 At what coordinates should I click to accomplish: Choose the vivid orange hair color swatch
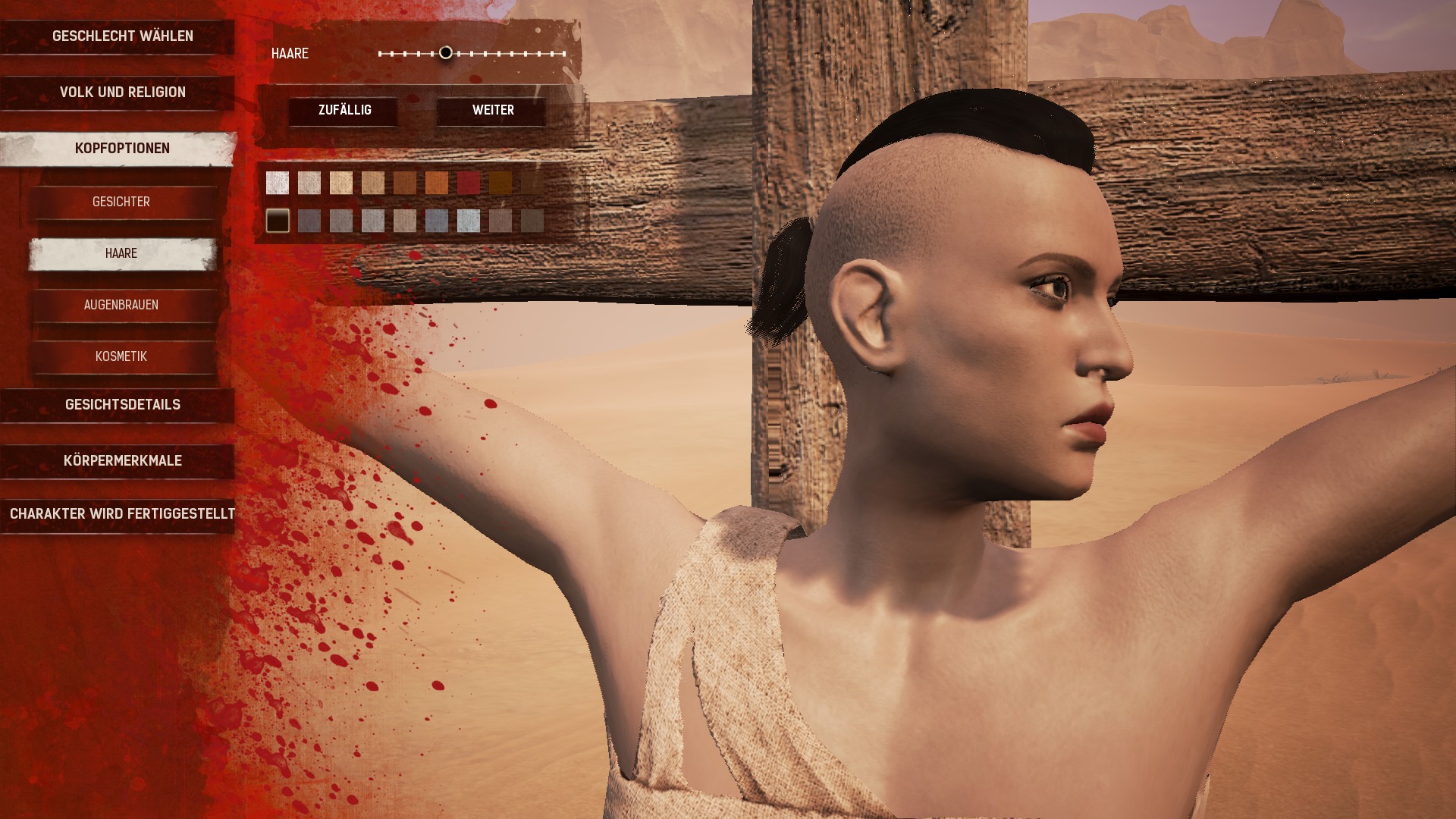tap(437, 183)
